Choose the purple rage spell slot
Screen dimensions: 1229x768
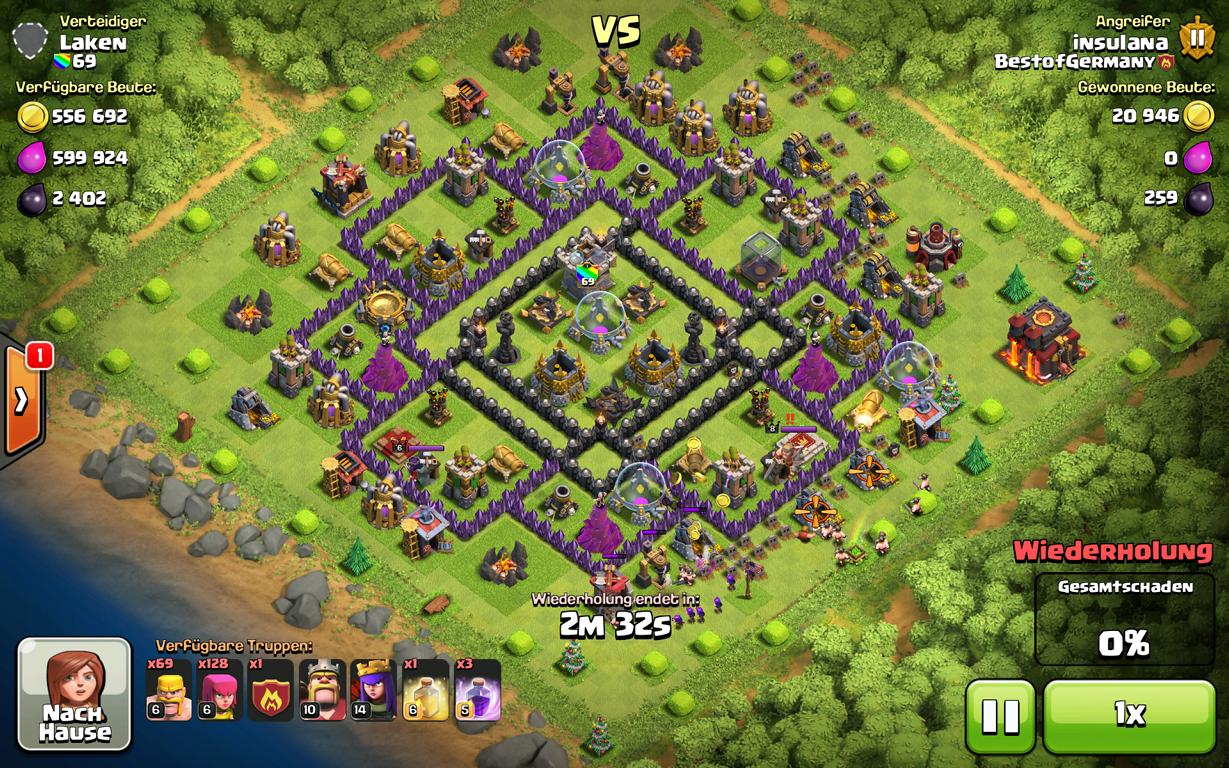pos(478,690)
